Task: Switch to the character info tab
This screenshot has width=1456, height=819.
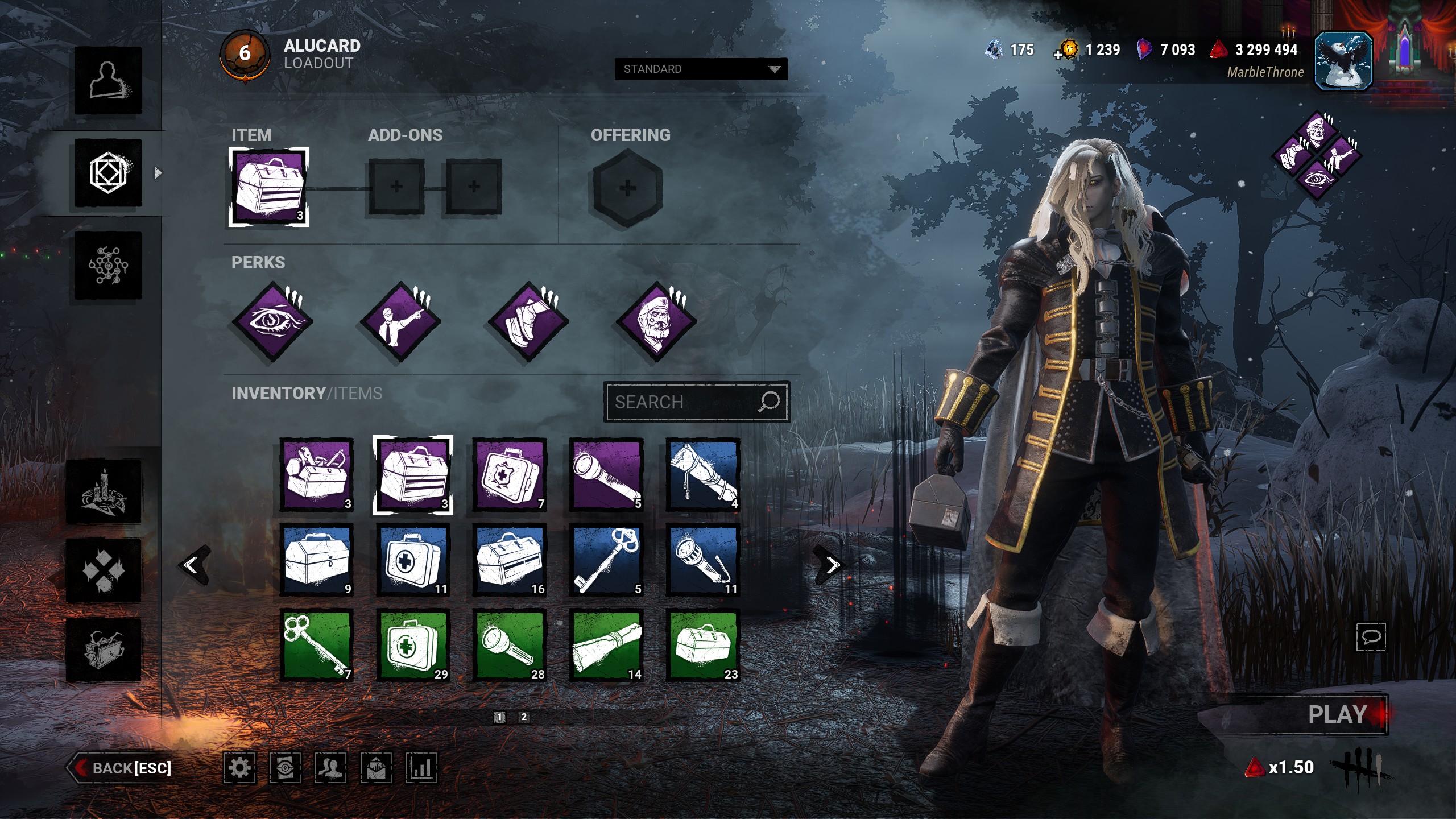Action: click(x=108, y=80)
